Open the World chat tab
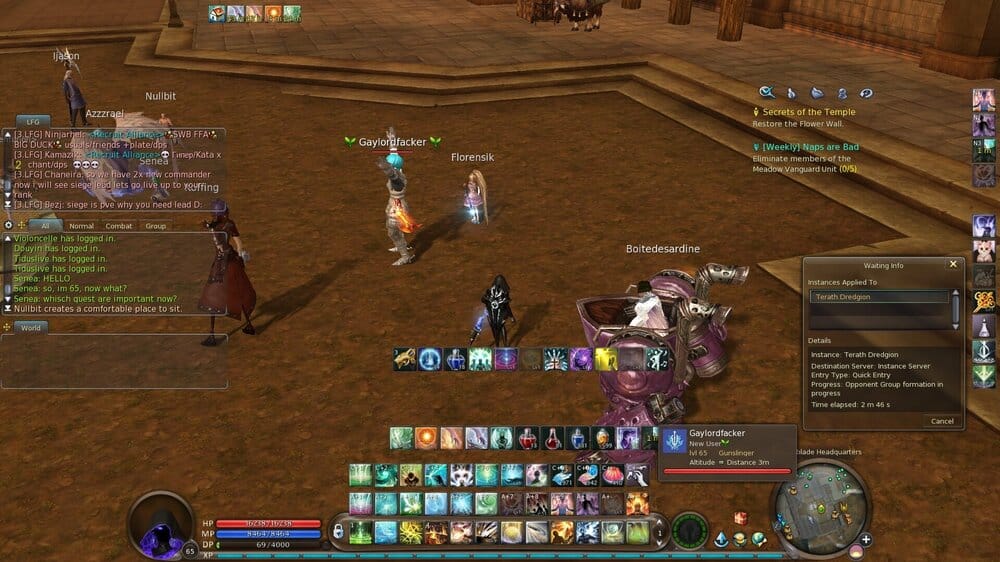The height and width of the screenshot is (562, 1000). [x=31, y=327]
